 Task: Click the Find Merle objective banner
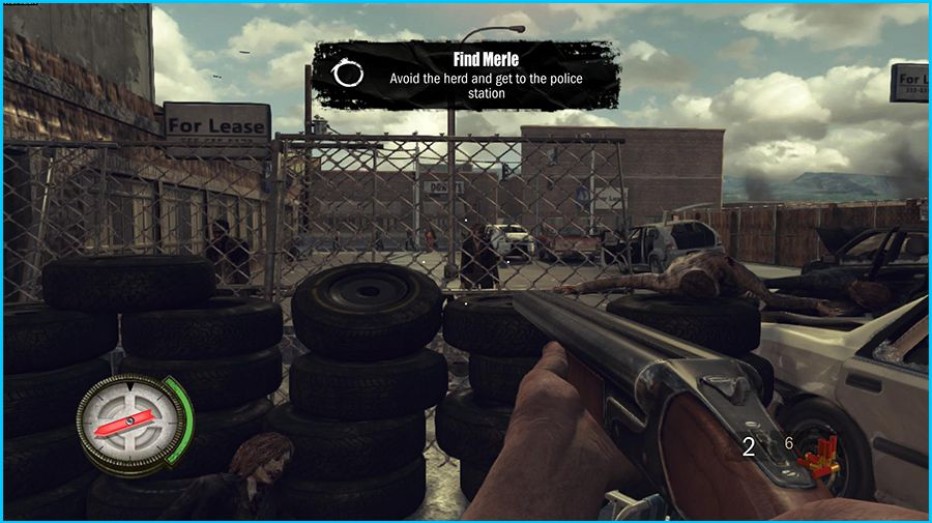[465, 75]
